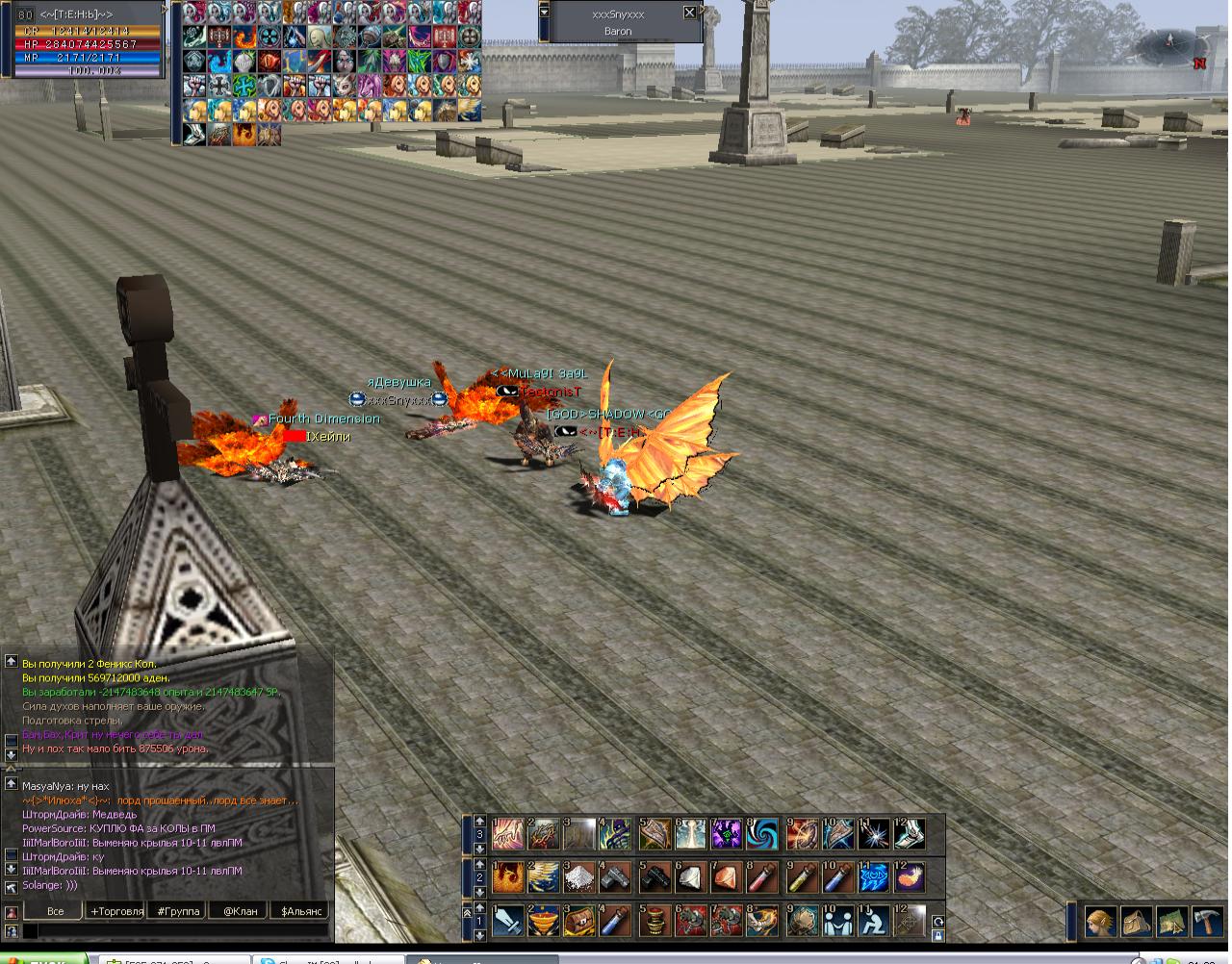
Task: Activate the treasure chest hotbar slot
Action: click(579, 921)
